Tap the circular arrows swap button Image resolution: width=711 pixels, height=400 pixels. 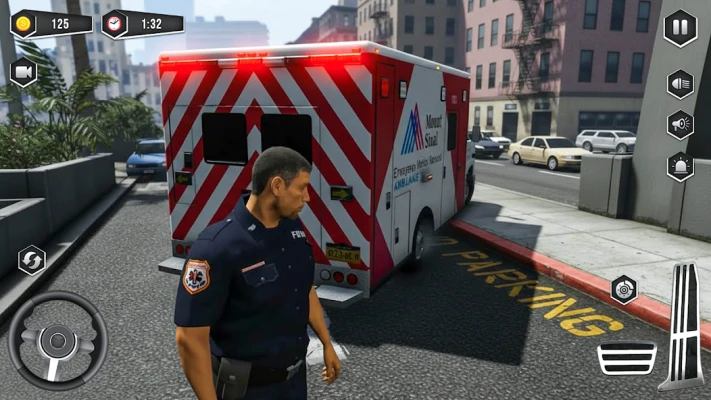(32, 260)
